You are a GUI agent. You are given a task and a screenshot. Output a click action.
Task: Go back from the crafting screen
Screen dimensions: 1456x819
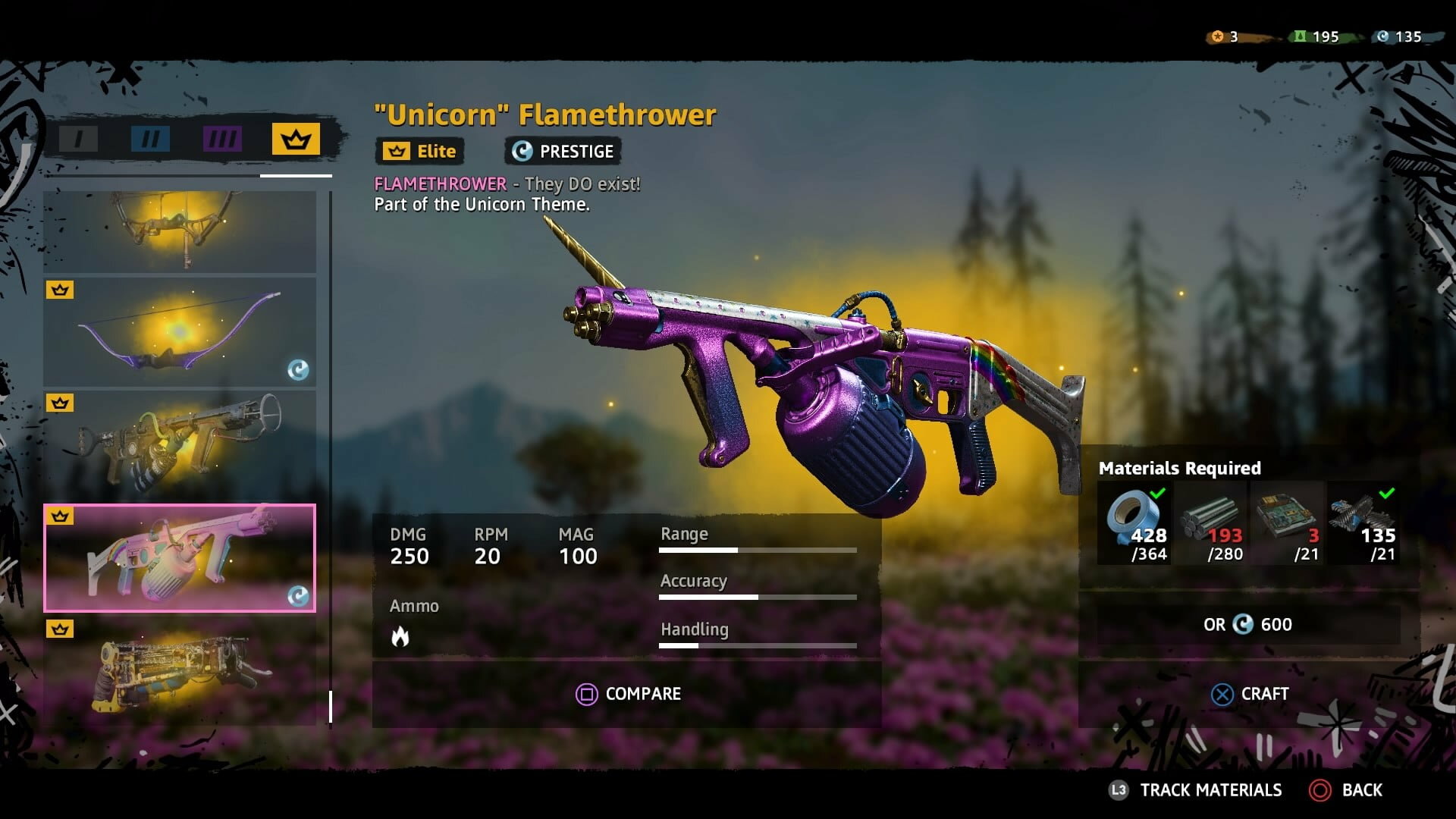[1347, 790]
